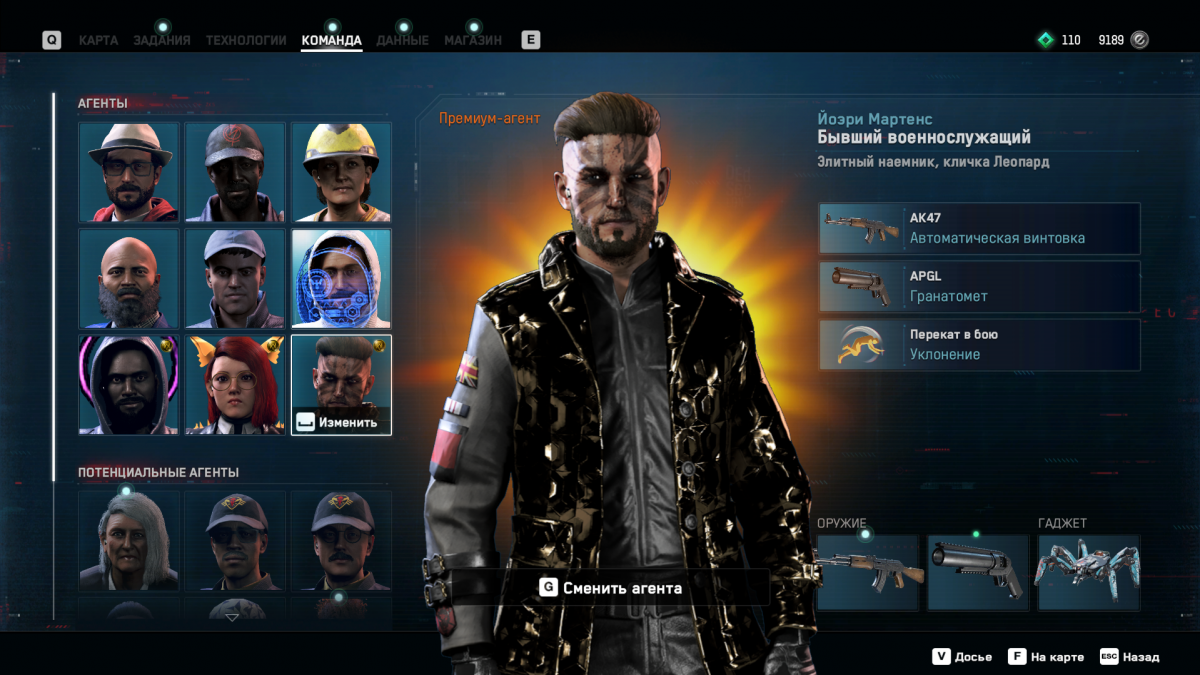Viewport: 1200px width, 675px height.
Task: Select the agent wearing a white fedora
Action: click(129, 172)
